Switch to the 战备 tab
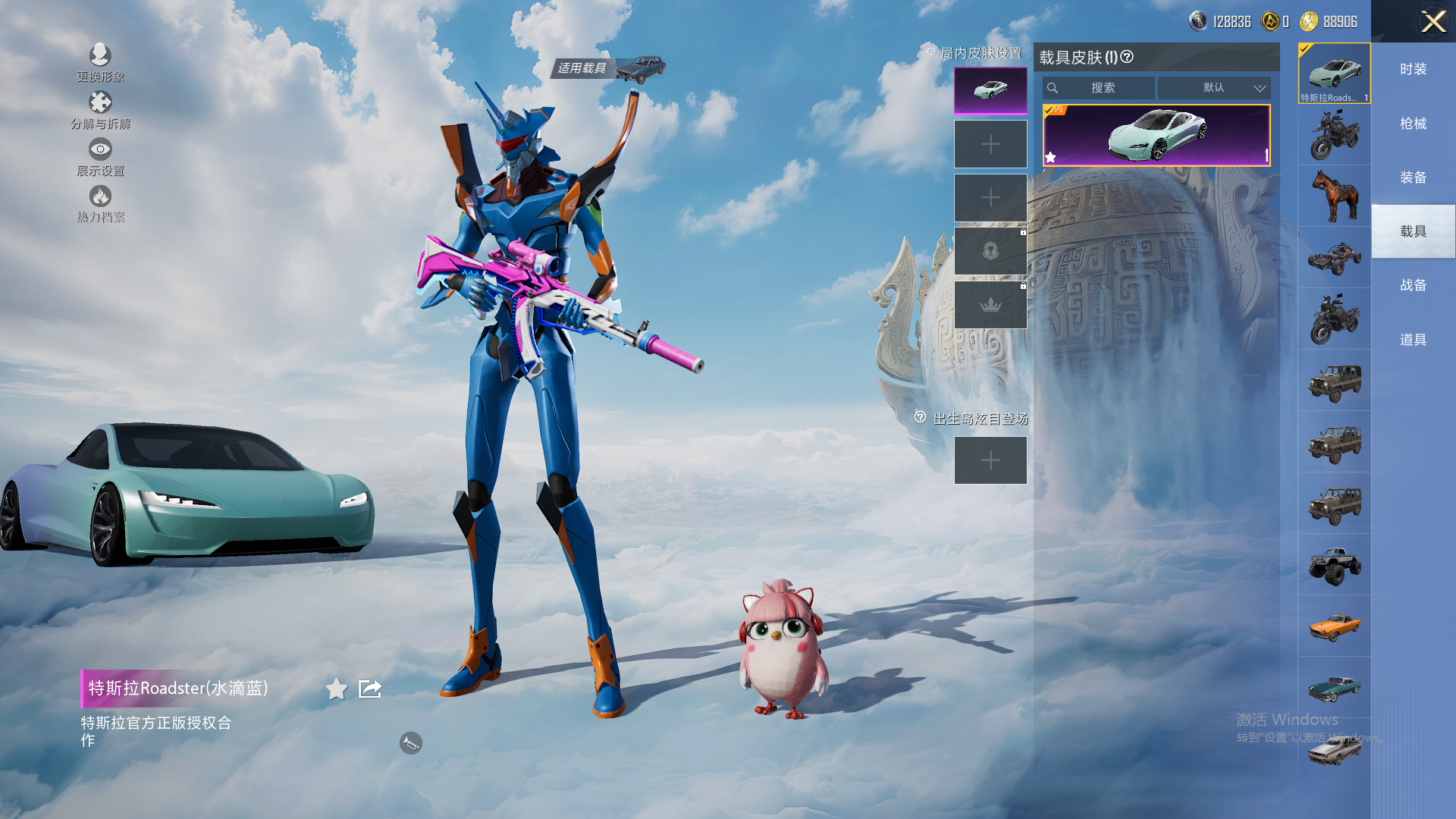The image size is (1456, 819). tap(1413, 285)
